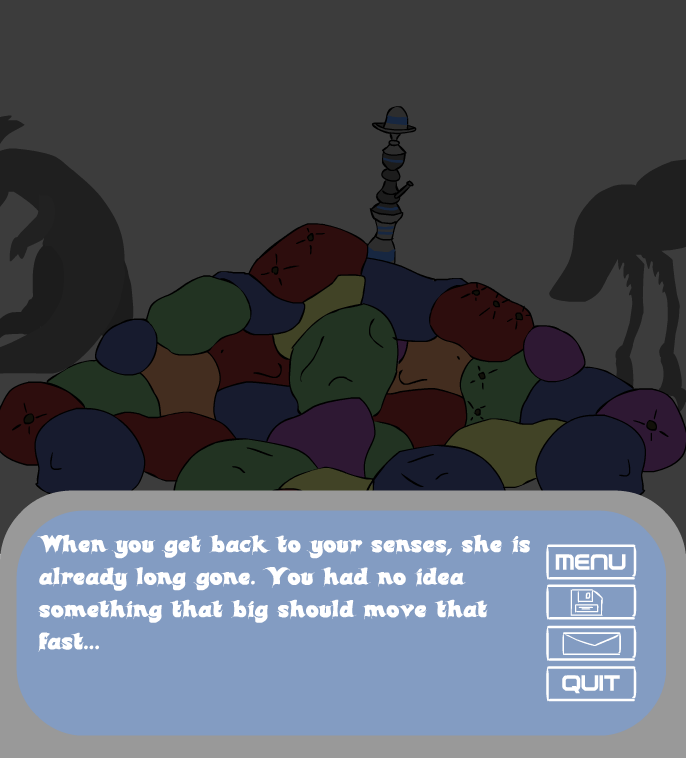Image resolution: width=686 pixels, height=758 pixels.
Task: Open the envelope message button
Action: (x=590, y=643)
